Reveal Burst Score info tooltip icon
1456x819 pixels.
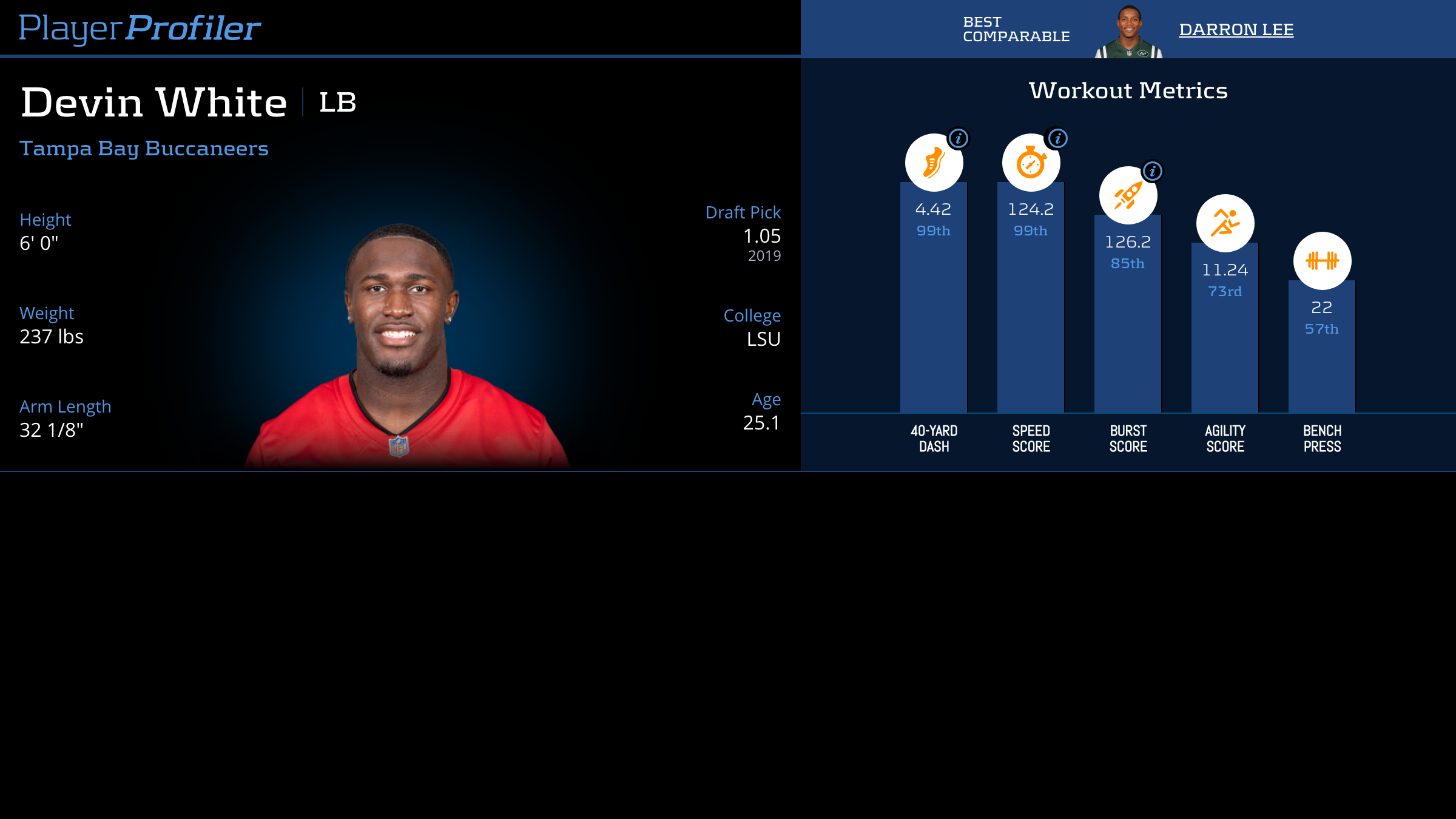tap(1153, 172)
